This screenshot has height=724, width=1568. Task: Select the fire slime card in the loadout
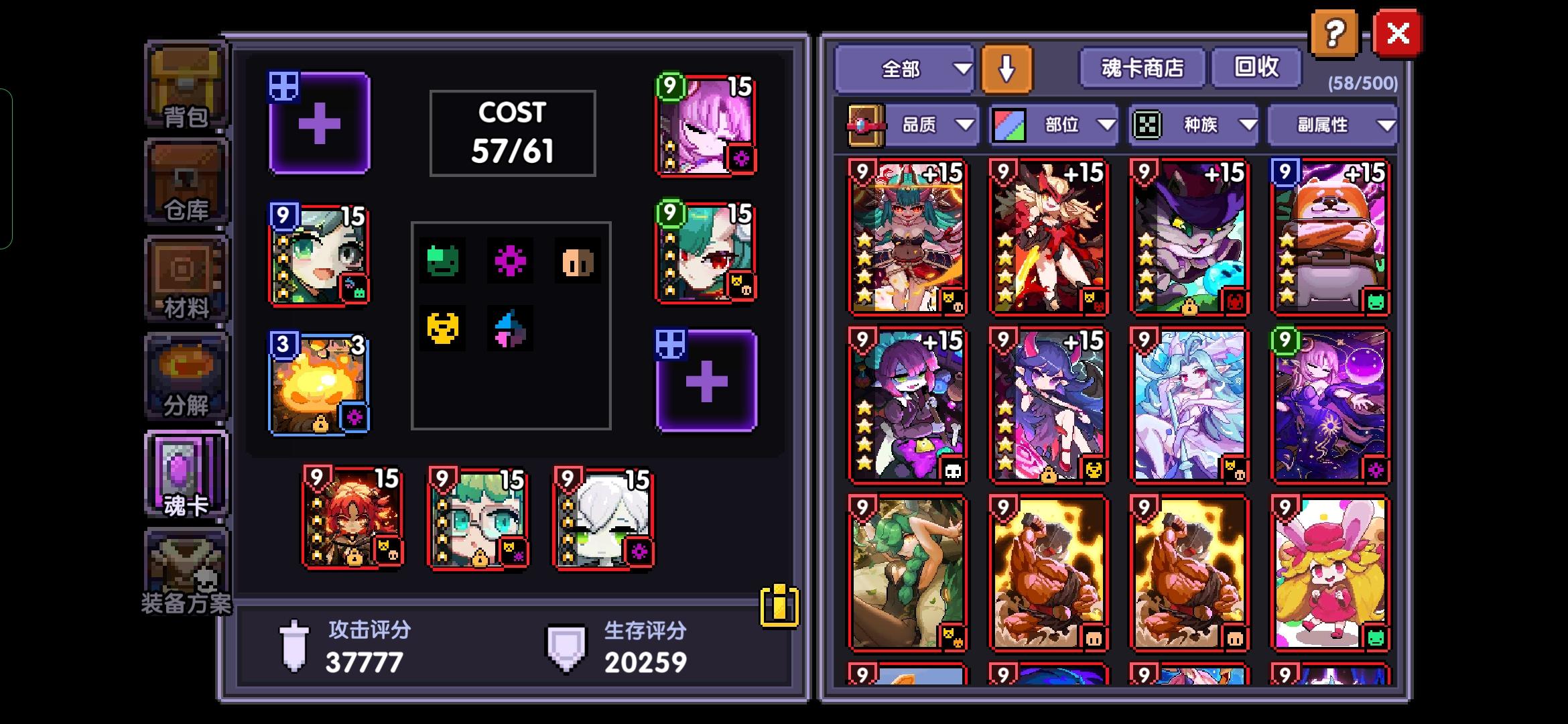tap(320, 382)
